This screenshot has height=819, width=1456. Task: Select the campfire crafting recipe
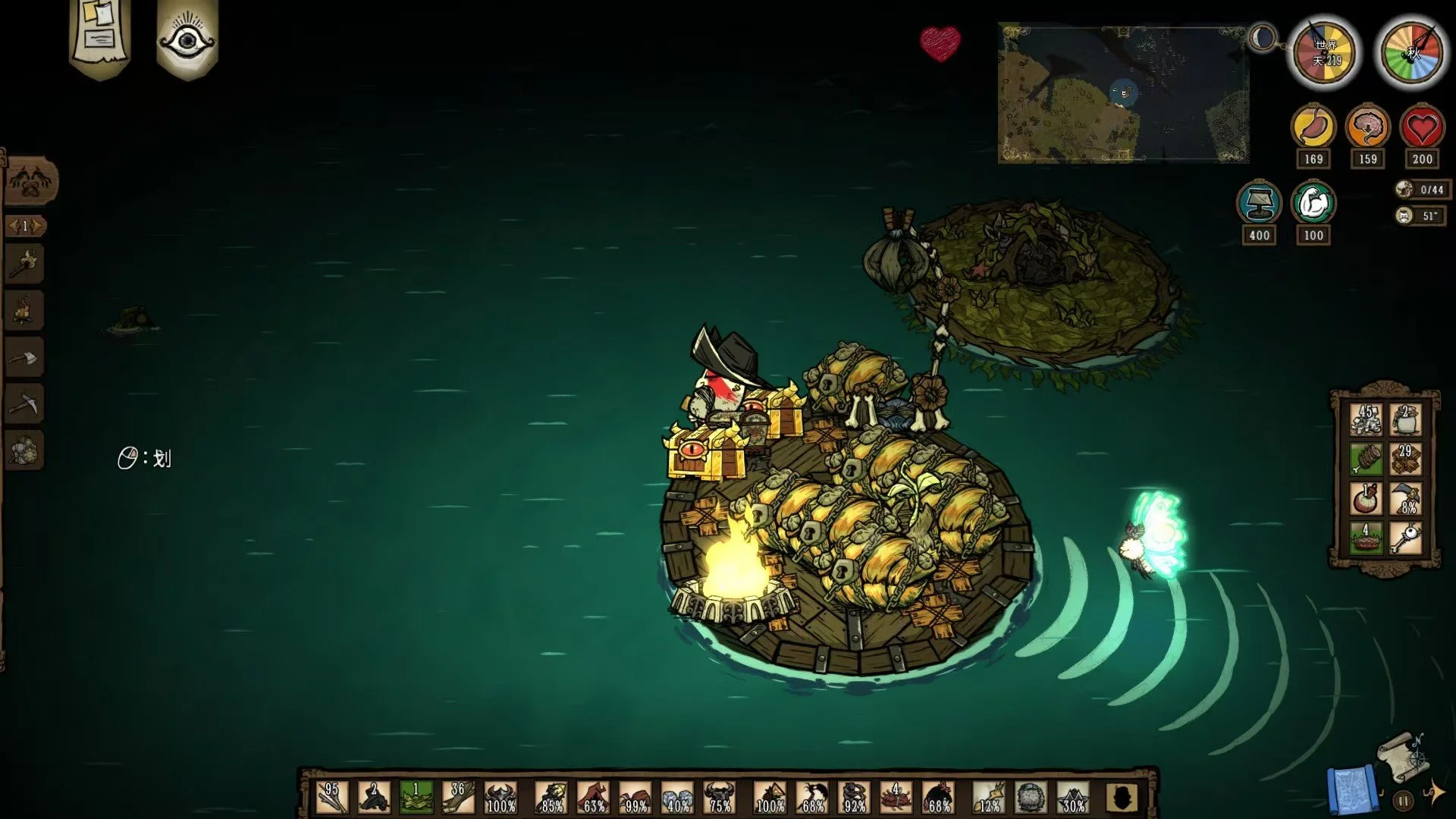[x=24, y=310]
